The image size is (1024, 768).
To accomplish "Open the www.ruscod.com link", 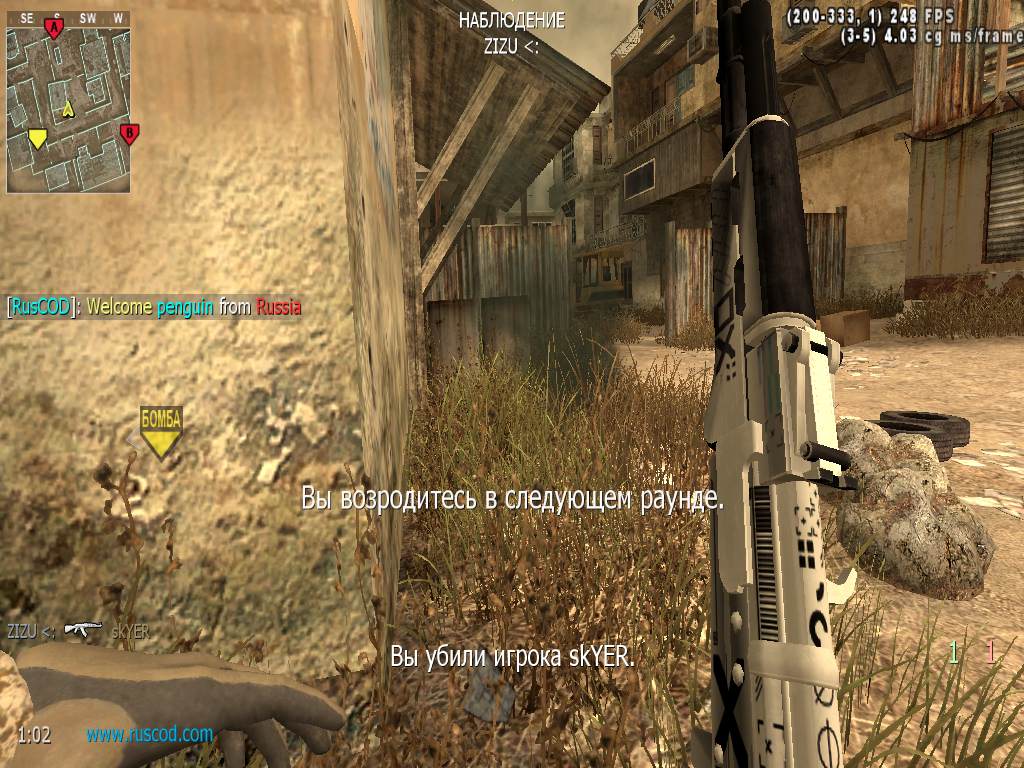I will (149, 734).
